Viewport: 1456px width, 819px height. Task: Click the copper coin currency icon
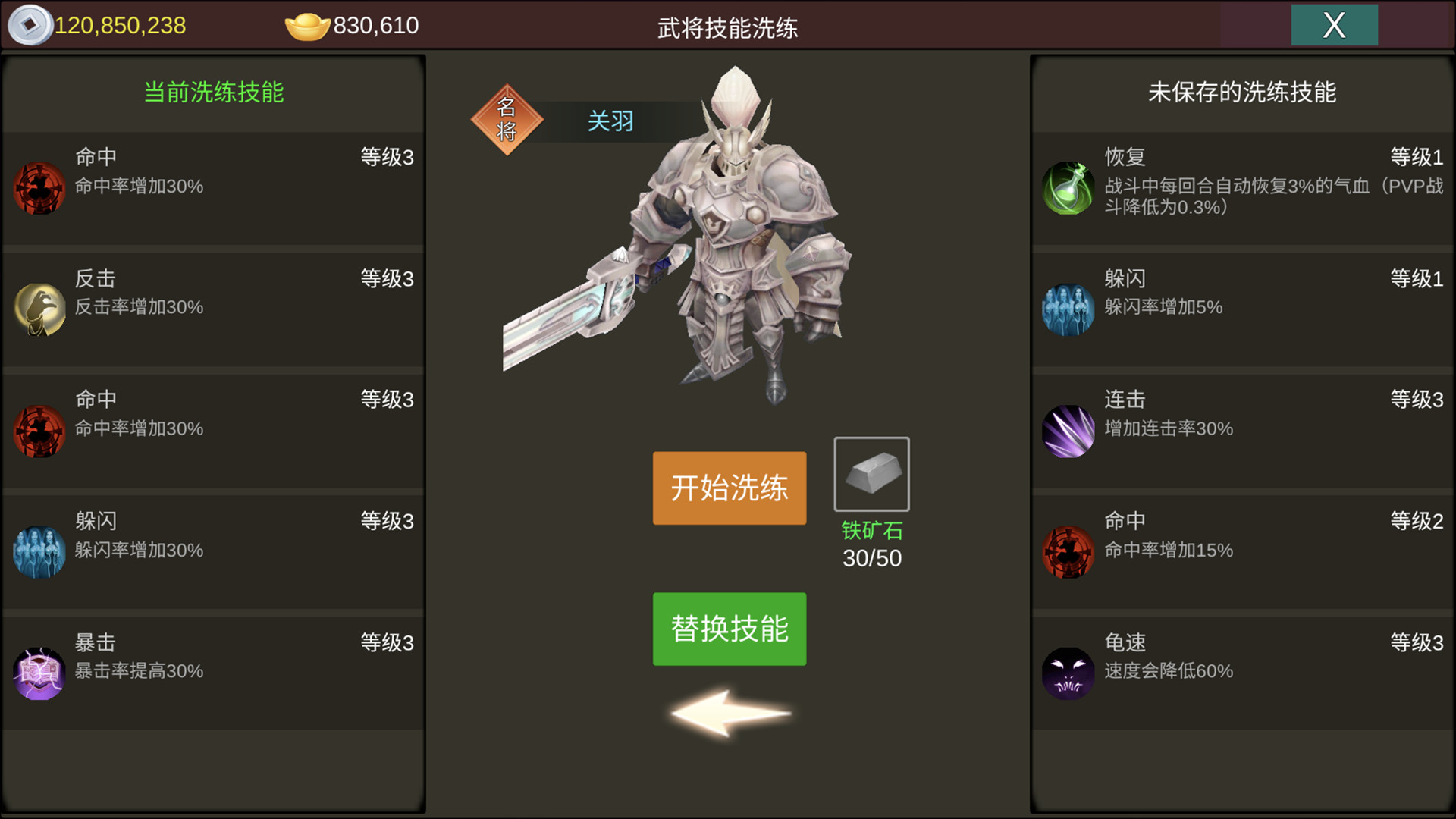(x=29, y=25)
